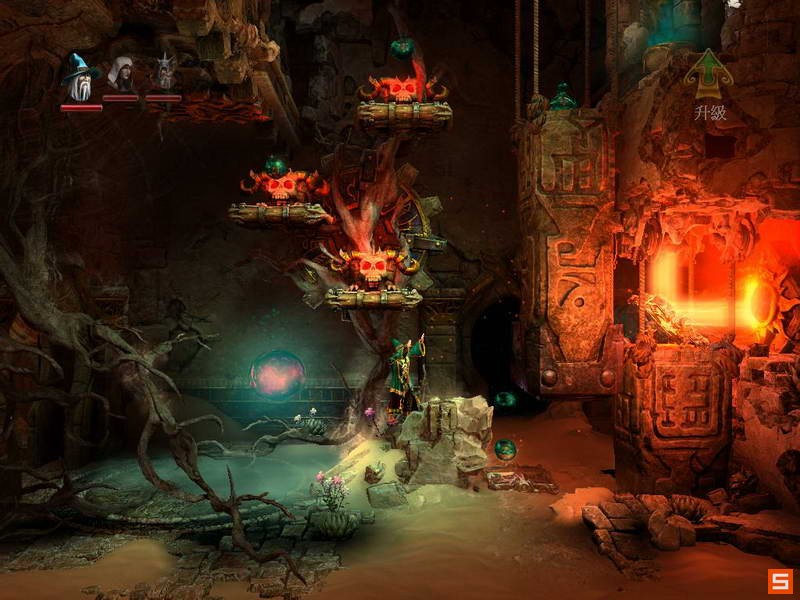Click the orange S watermark logo
Image resolution: width=800 pixels, height=600 pixels.
pos(779,581)
